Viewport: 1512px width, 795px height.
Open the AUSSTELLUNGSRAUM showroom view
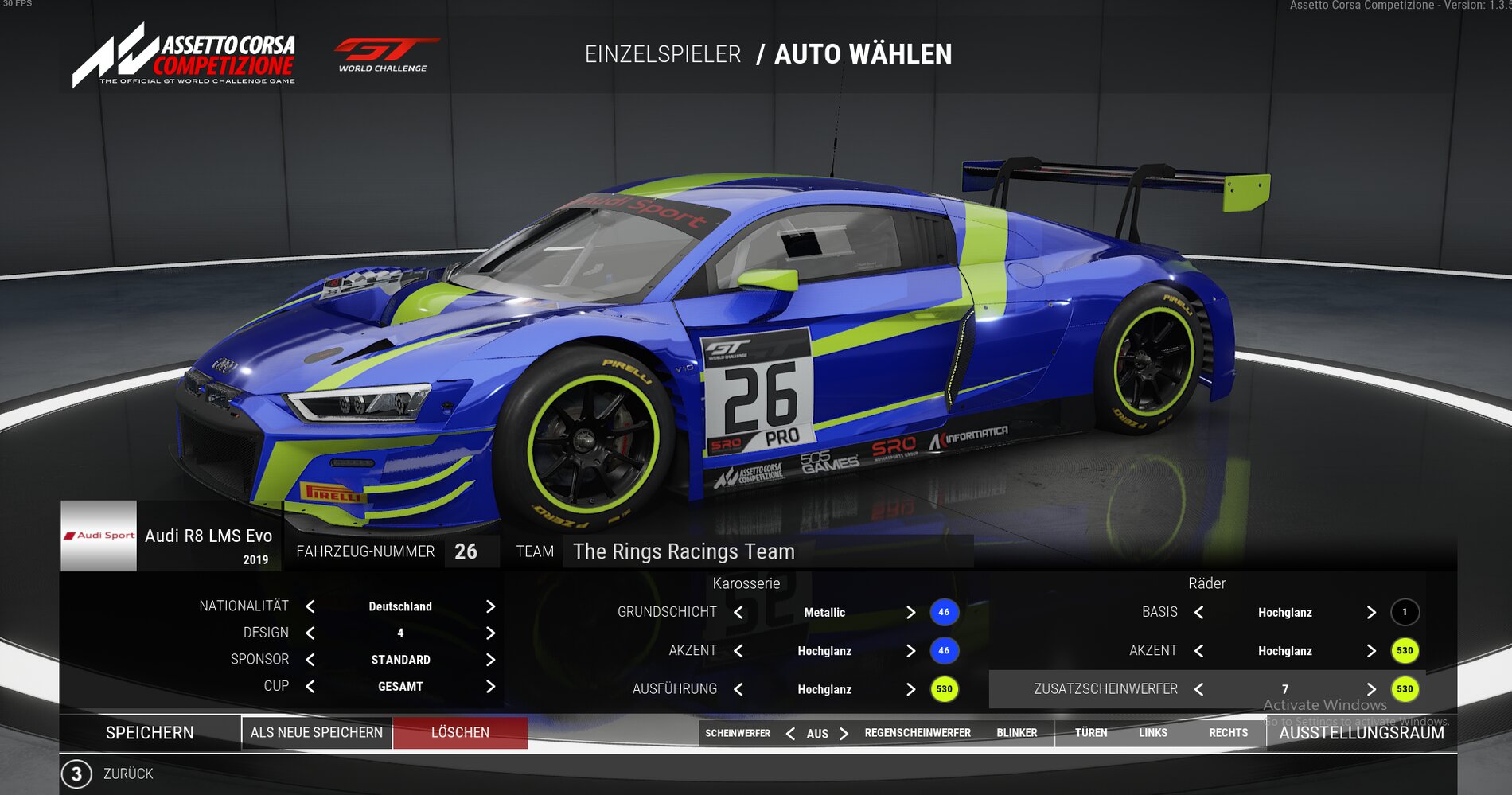click(x=1361, y=733)
